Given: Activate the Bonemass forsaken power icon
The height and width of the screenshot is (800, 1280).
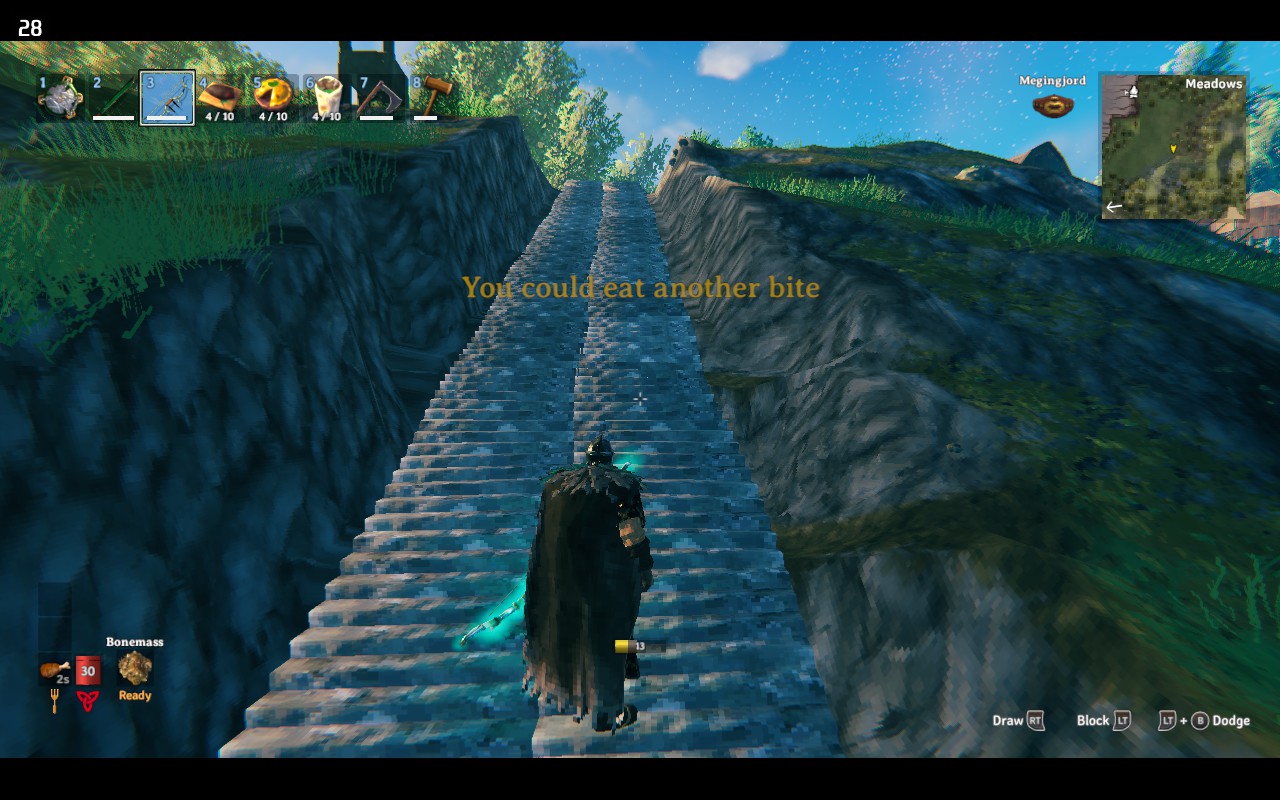Looking at the screenshot, I should click(x=135, y=668).
